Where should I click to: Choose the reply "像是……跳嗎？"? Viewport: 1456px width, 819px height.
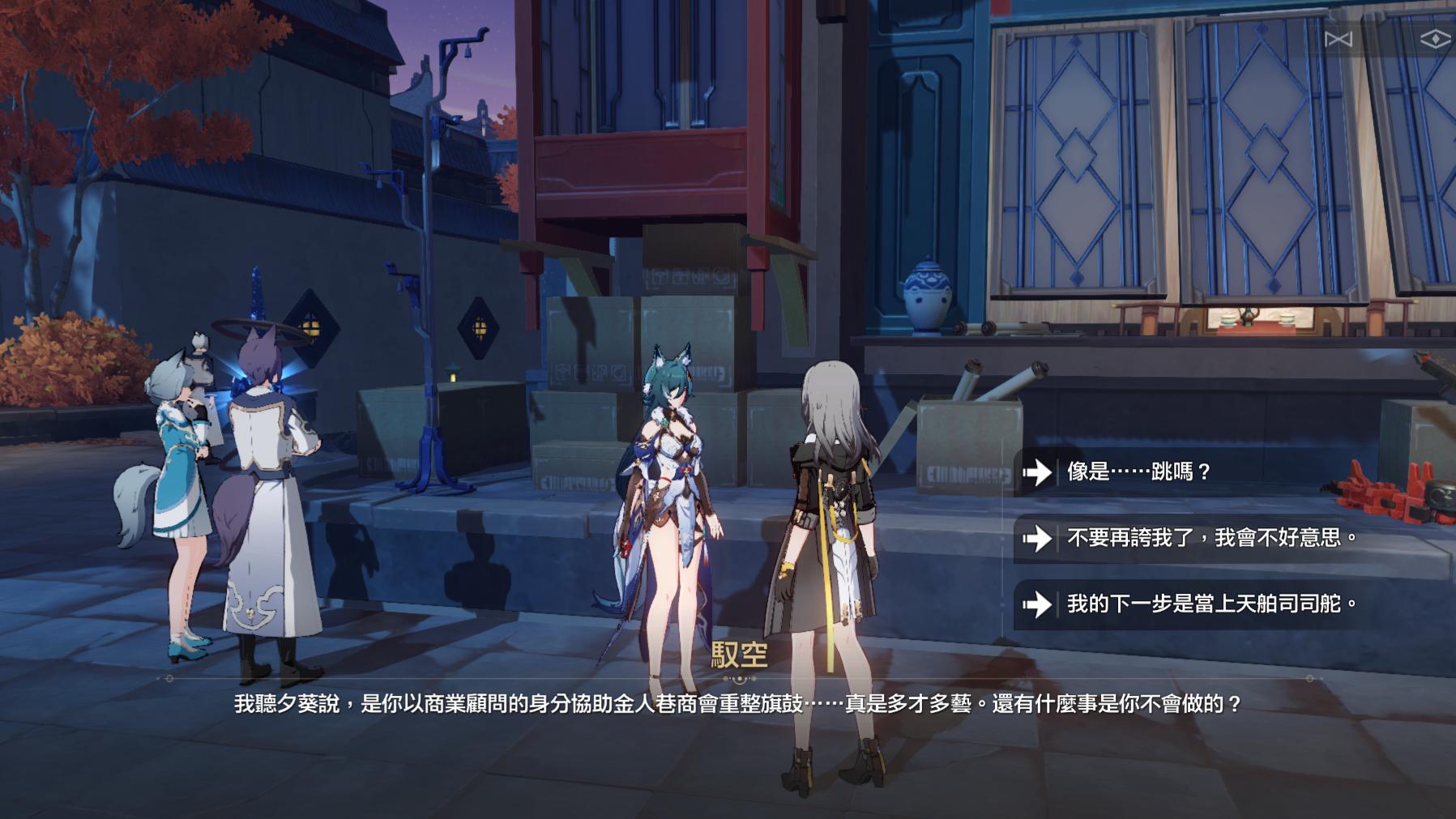click(x=1138, y=471)
